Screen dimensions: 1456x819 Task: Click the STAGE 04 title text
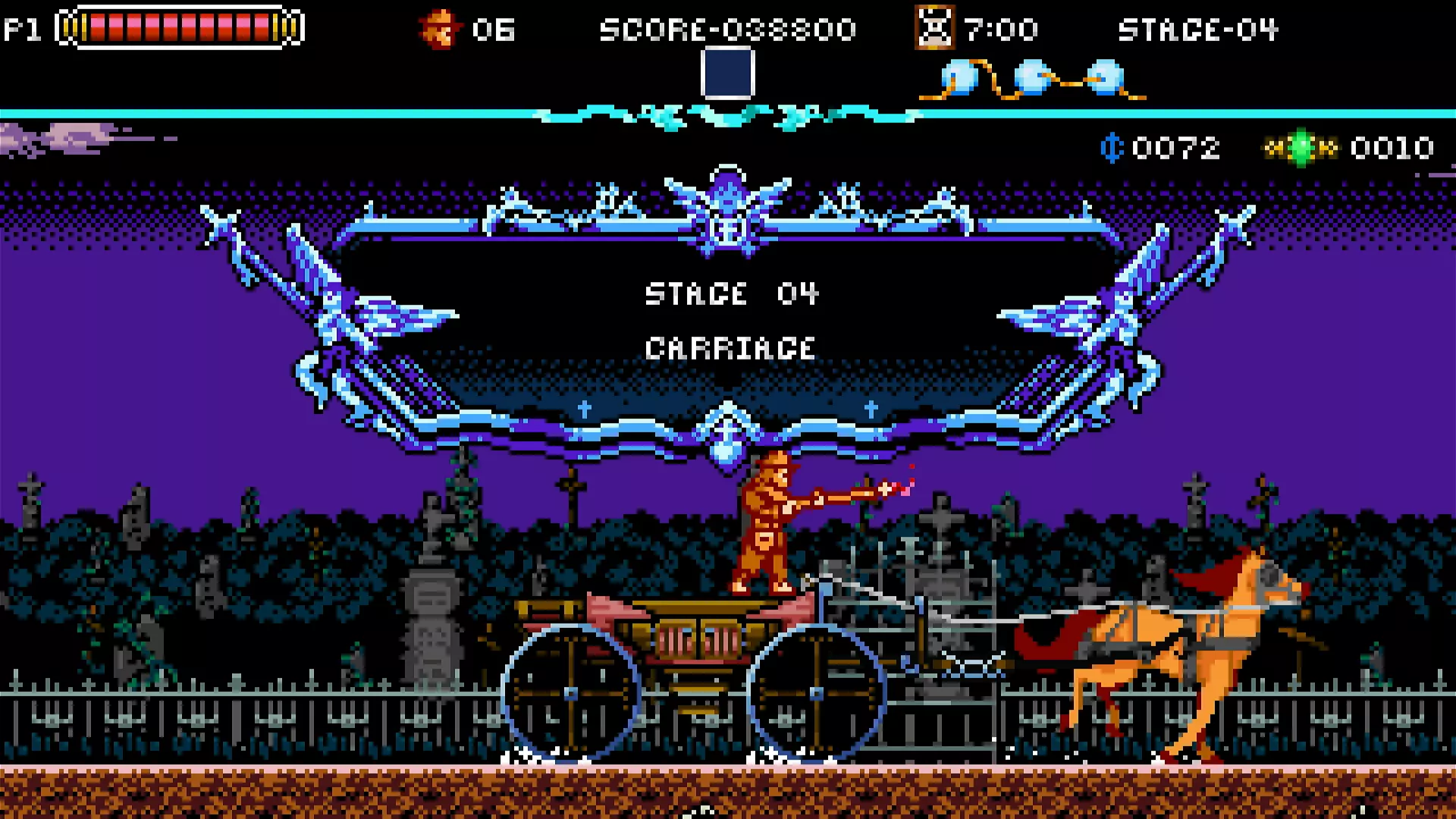730,294
